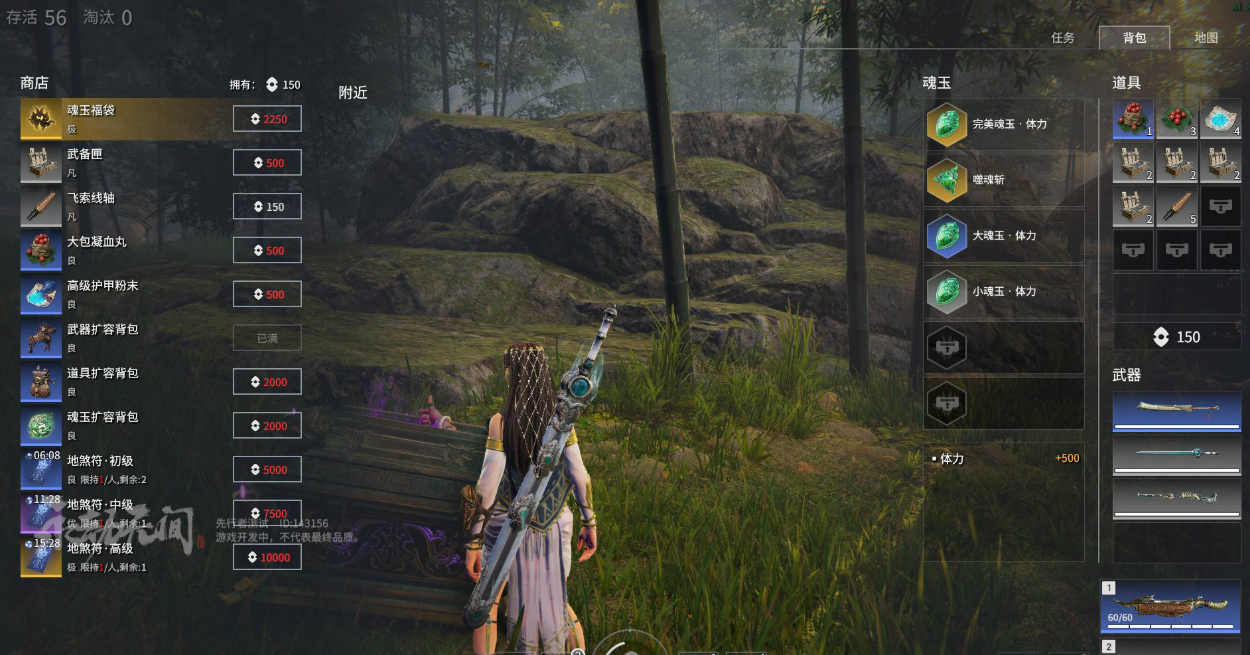The image size is (1250, 655).
Task: Buy 地煞符·初级 for 5000
Action: click(267, 470)
